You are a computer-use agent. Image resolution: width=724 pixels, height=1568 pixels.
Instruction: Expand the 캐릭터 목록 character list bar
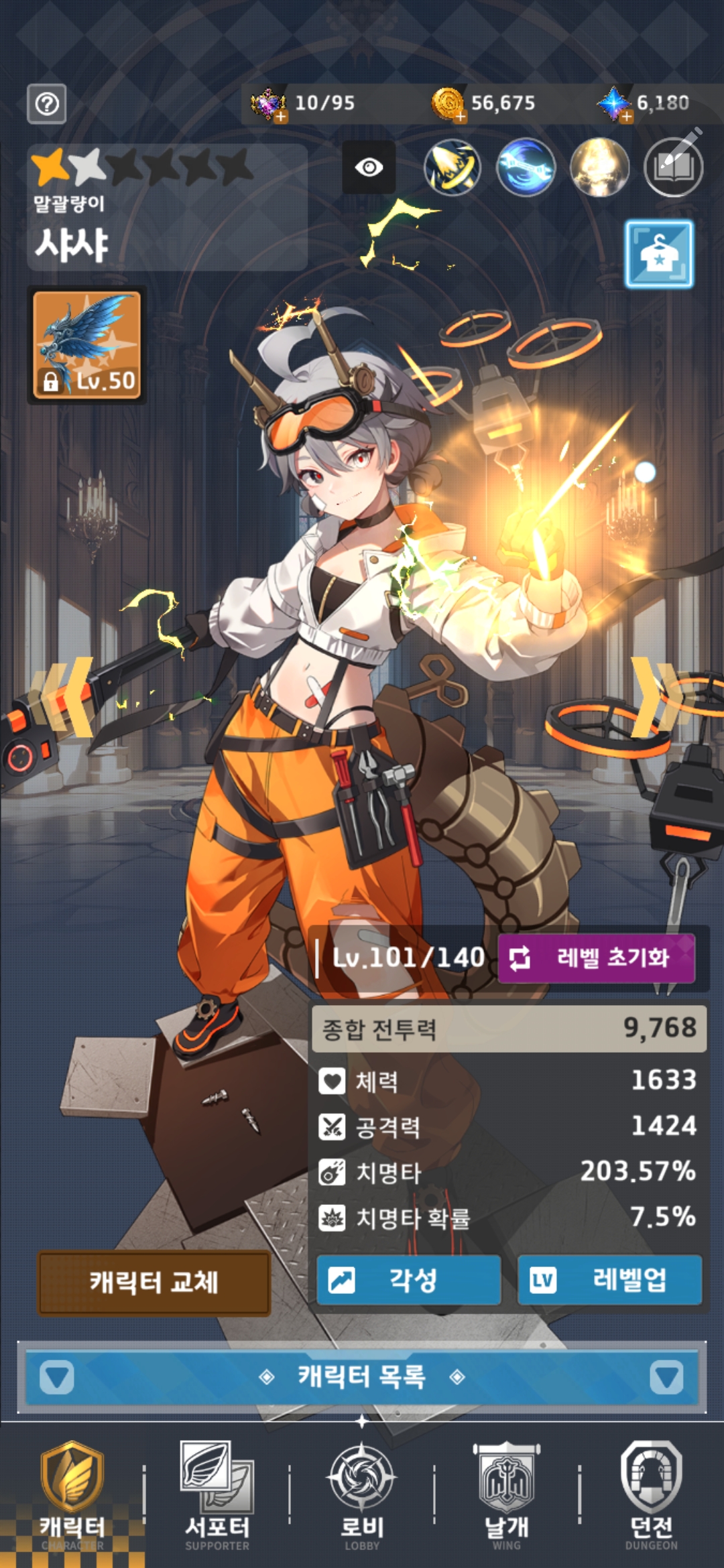[x=362, y=1378]
